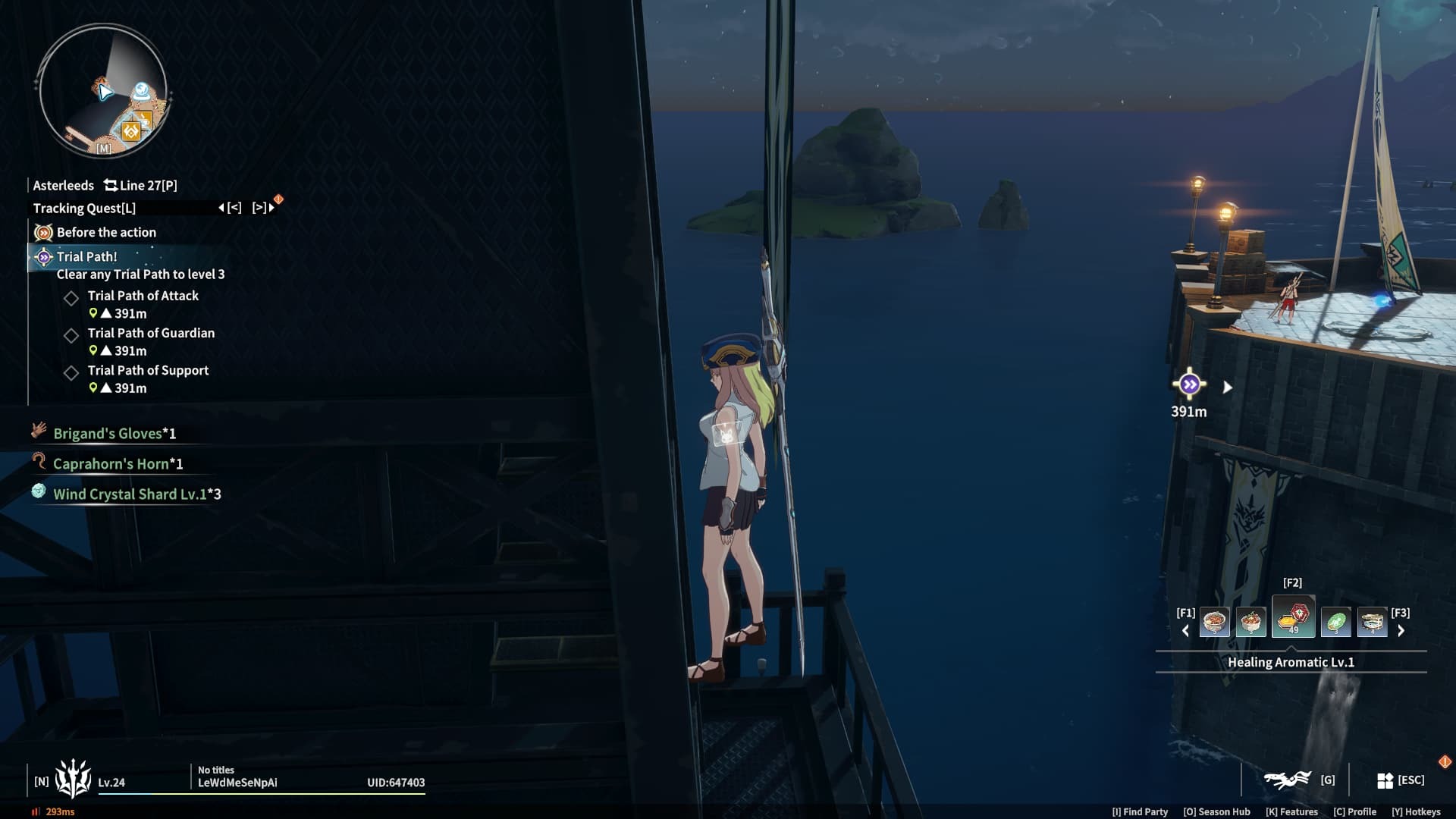Track the Trial Path of Attack objective
Screen dimensions: 1456x819
coord(143,296)
